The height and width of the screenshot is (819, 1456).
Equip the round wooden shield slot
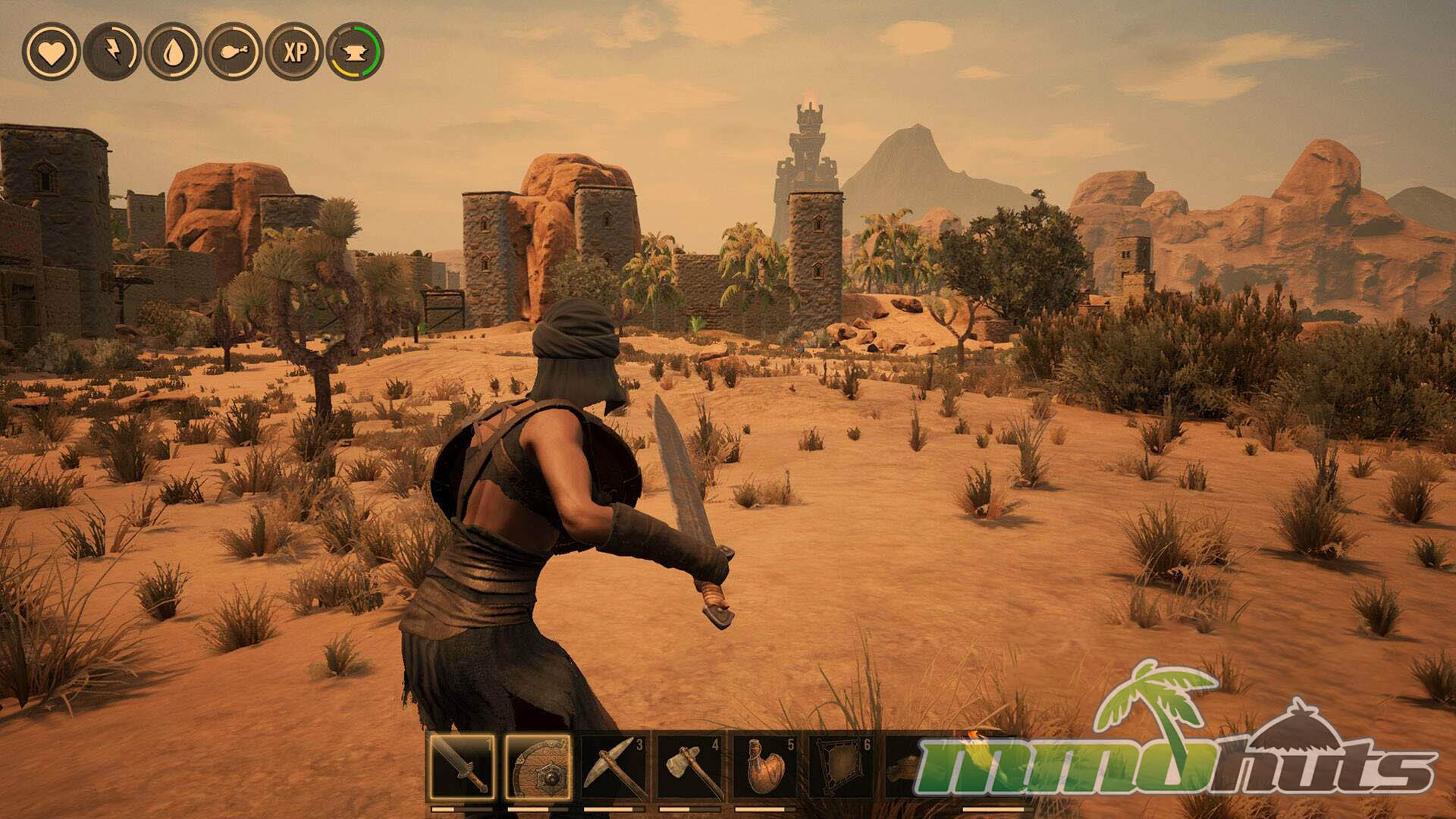[538, 767]
